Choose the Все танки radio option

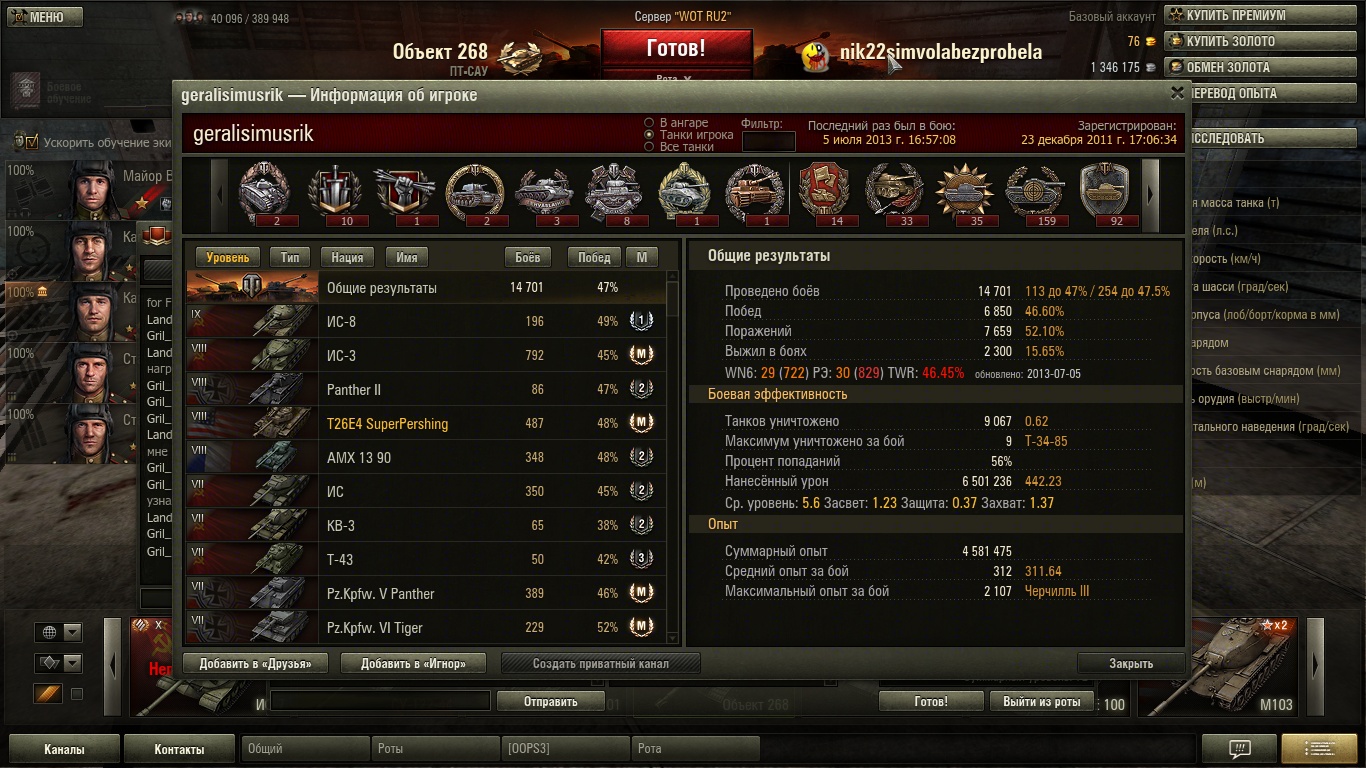[650, 147]
